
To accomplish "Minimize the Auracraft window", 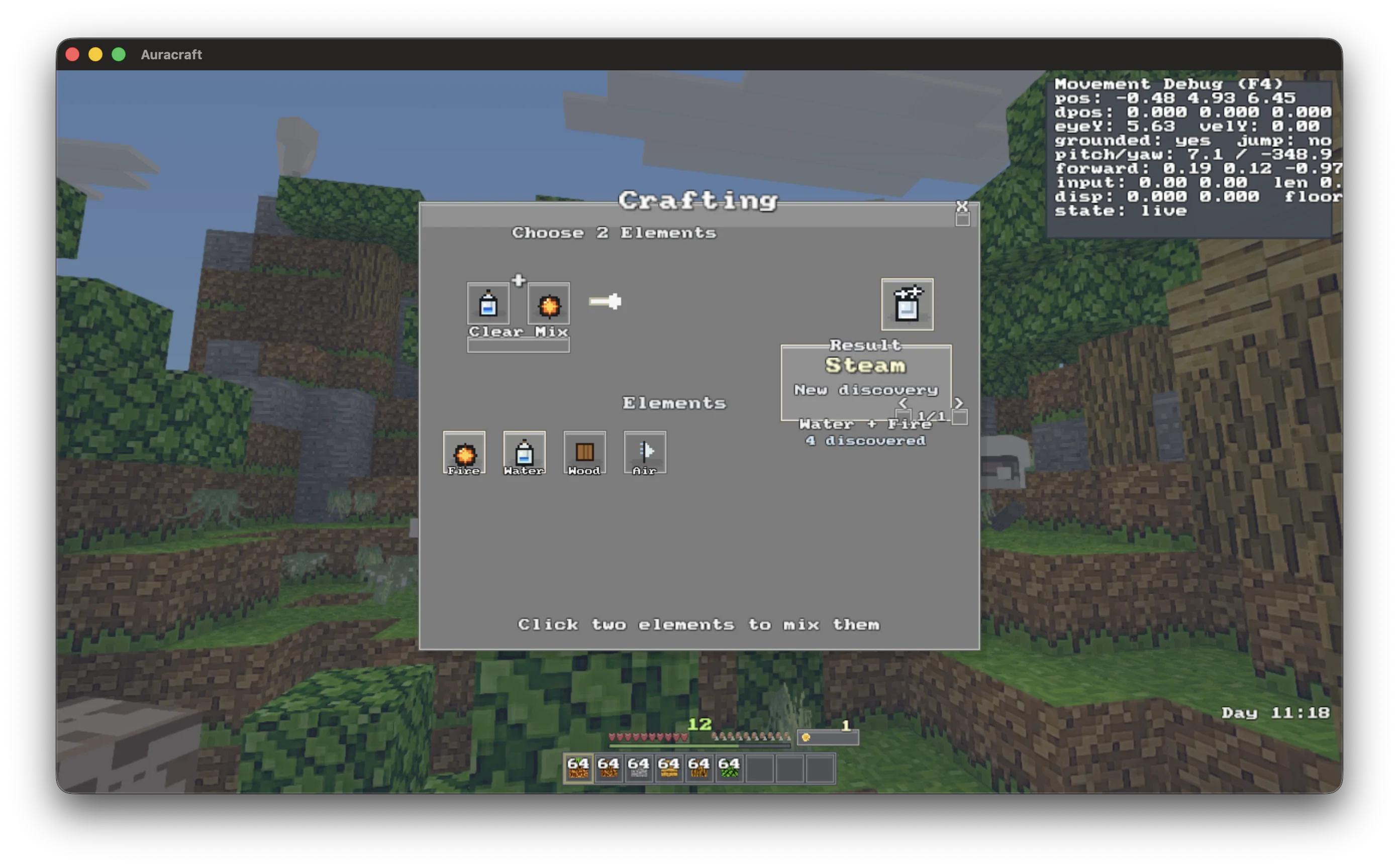I will click(95, 55).
